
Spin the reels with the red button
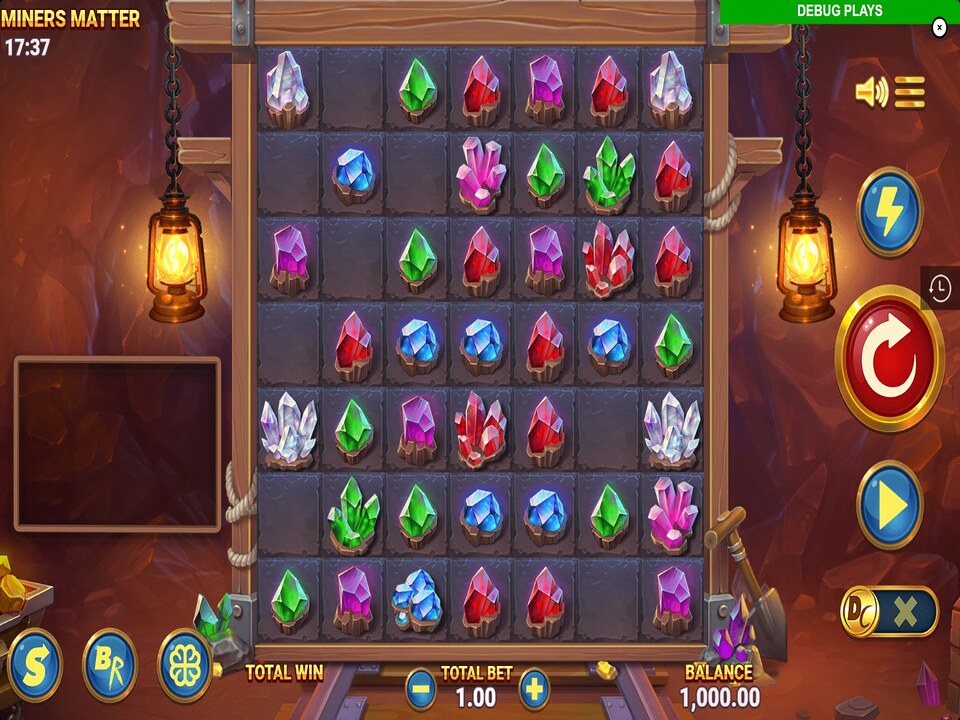click(x=889, y=358)
